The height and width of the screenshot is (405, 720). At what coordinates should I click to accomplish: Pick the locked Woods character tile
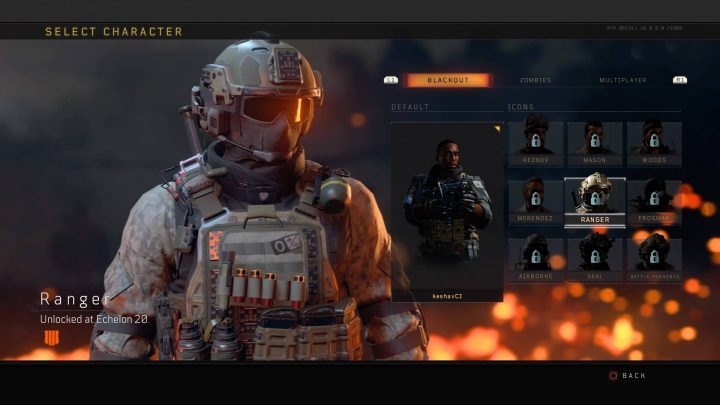[x=654, y=143]
